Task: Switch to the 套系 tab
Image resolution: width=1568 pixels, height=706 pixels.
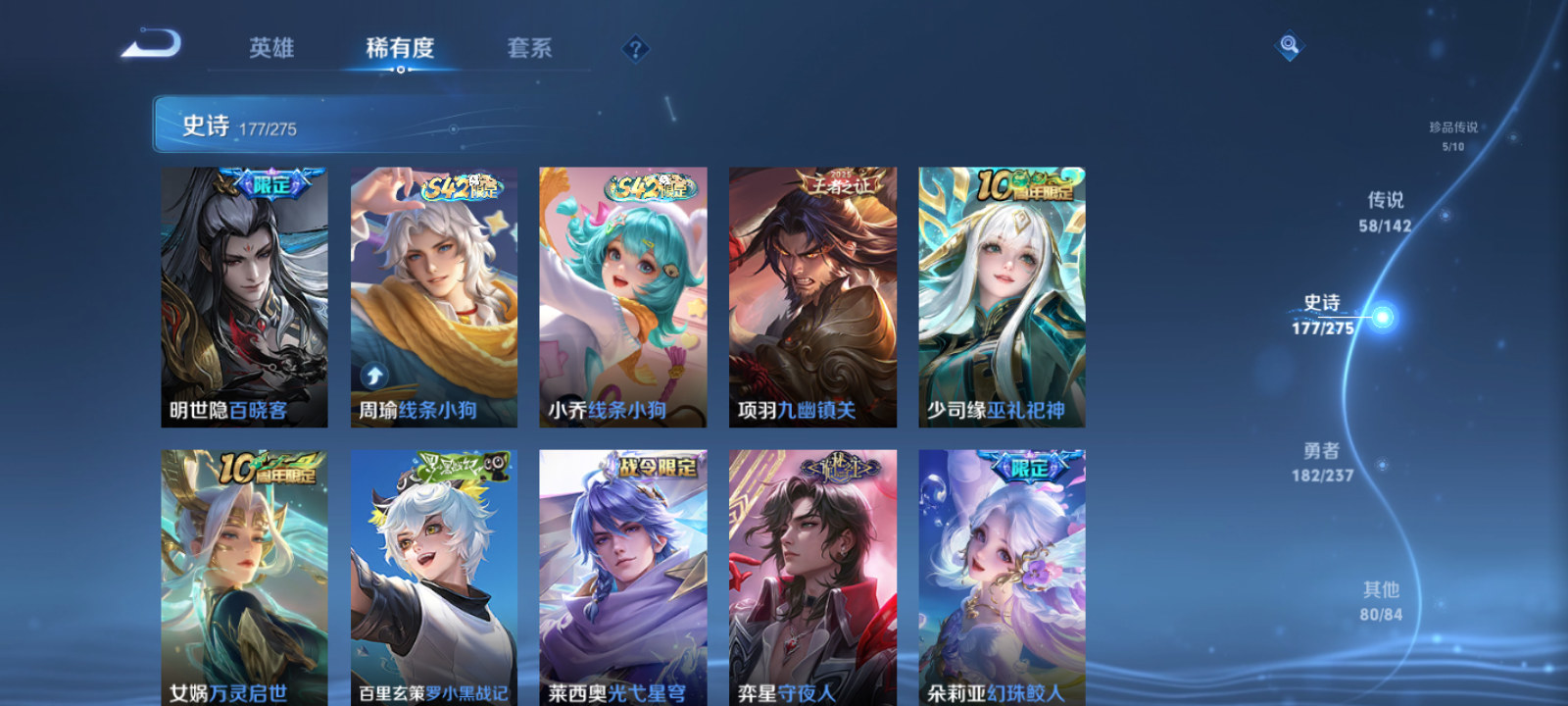Action: click(x=527, y=47)
